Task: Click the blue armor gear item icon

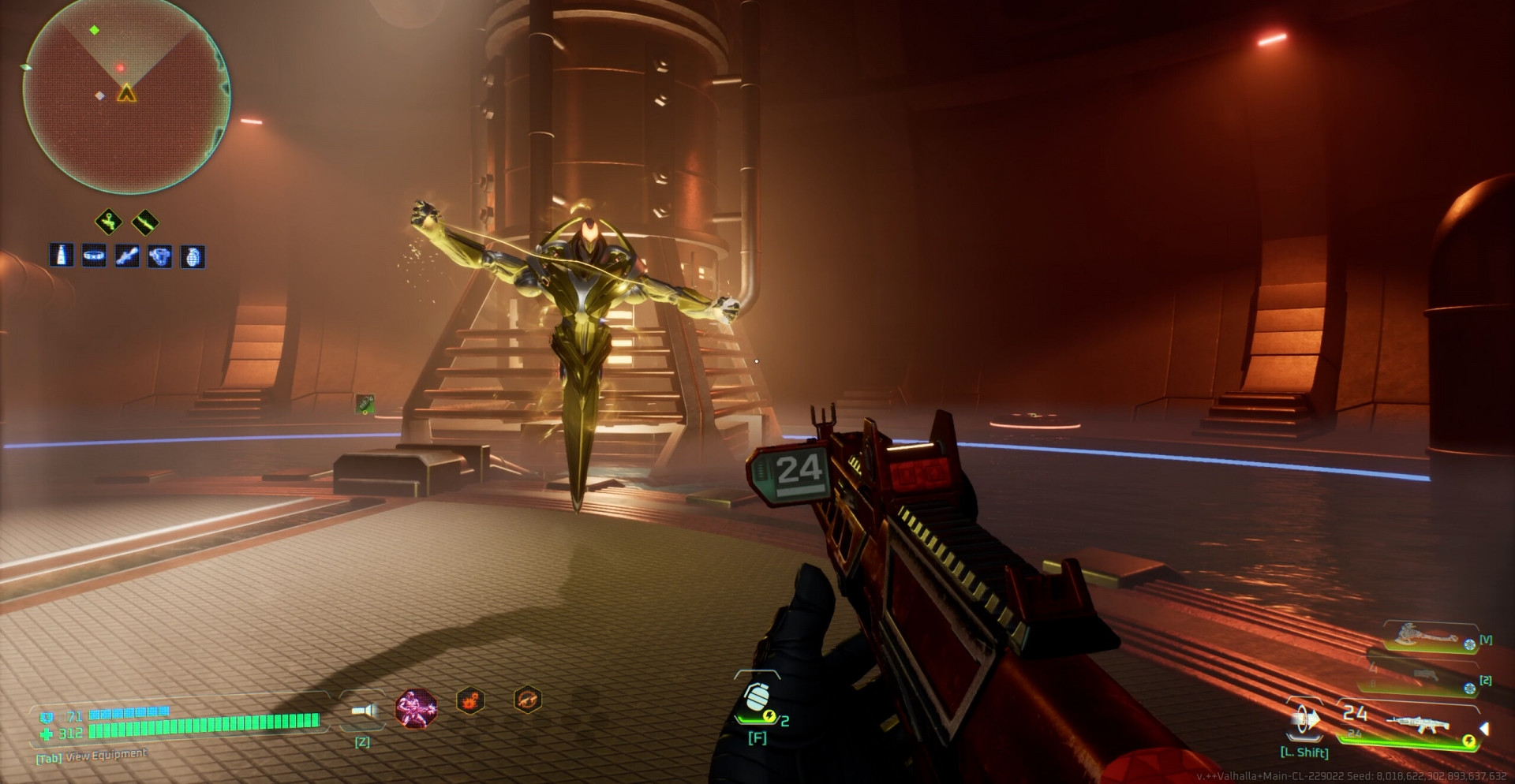Action: pyautogui.click(x=160, y=256)
